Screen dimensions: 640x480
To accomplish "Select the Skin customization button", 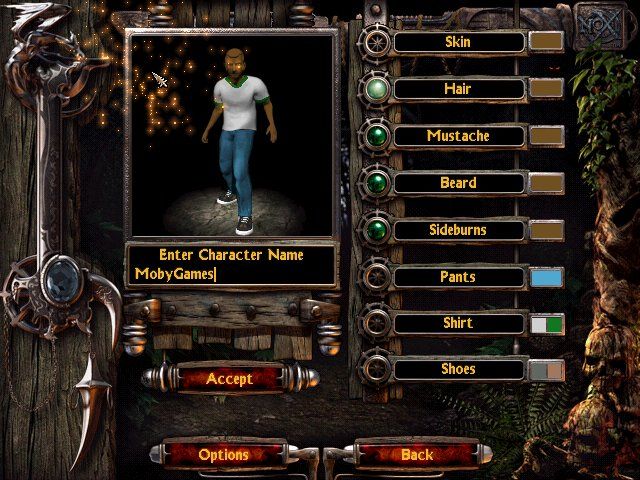I will [458, 43].
